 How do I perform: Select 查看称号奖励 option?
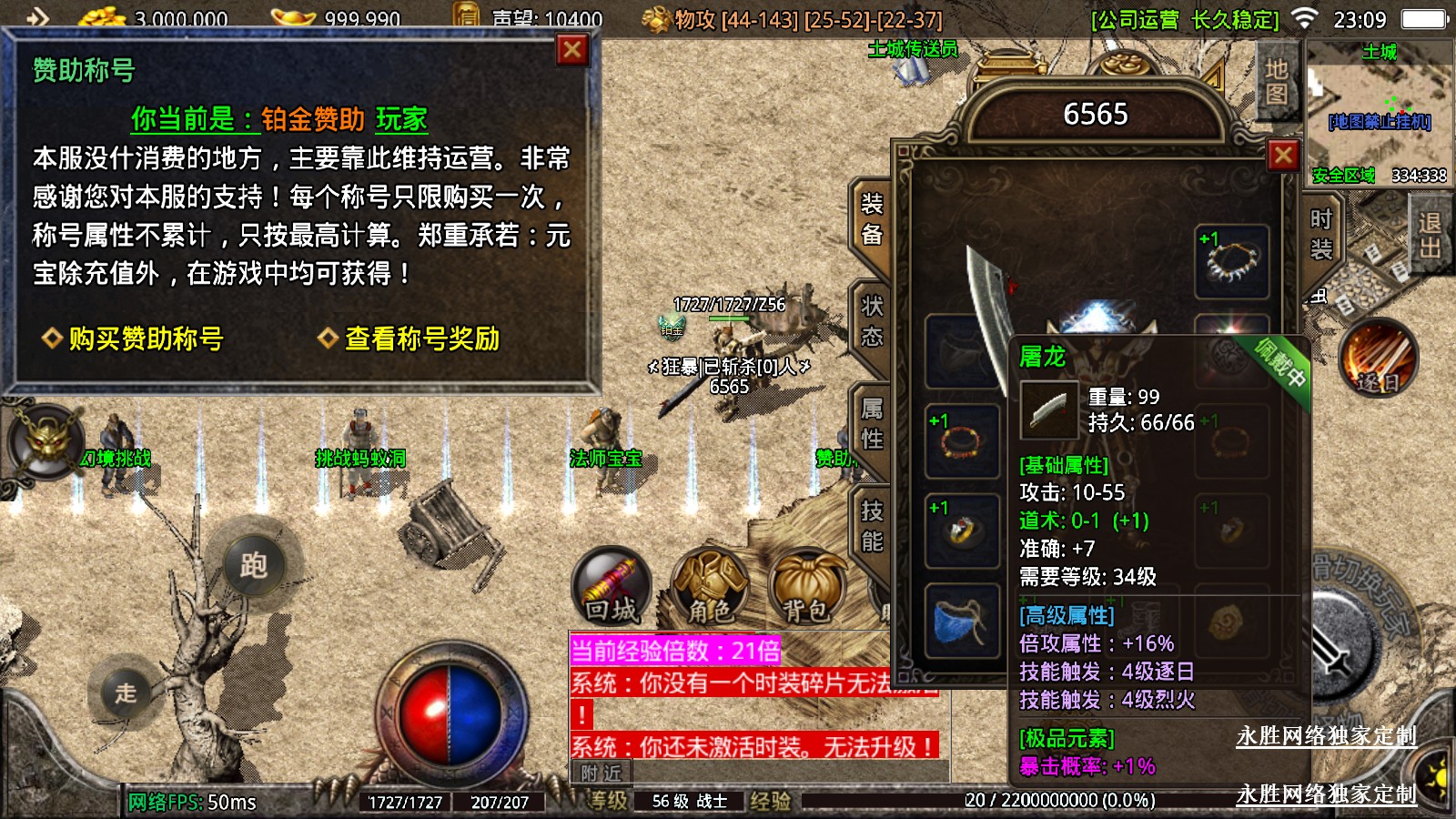[409, 339]
